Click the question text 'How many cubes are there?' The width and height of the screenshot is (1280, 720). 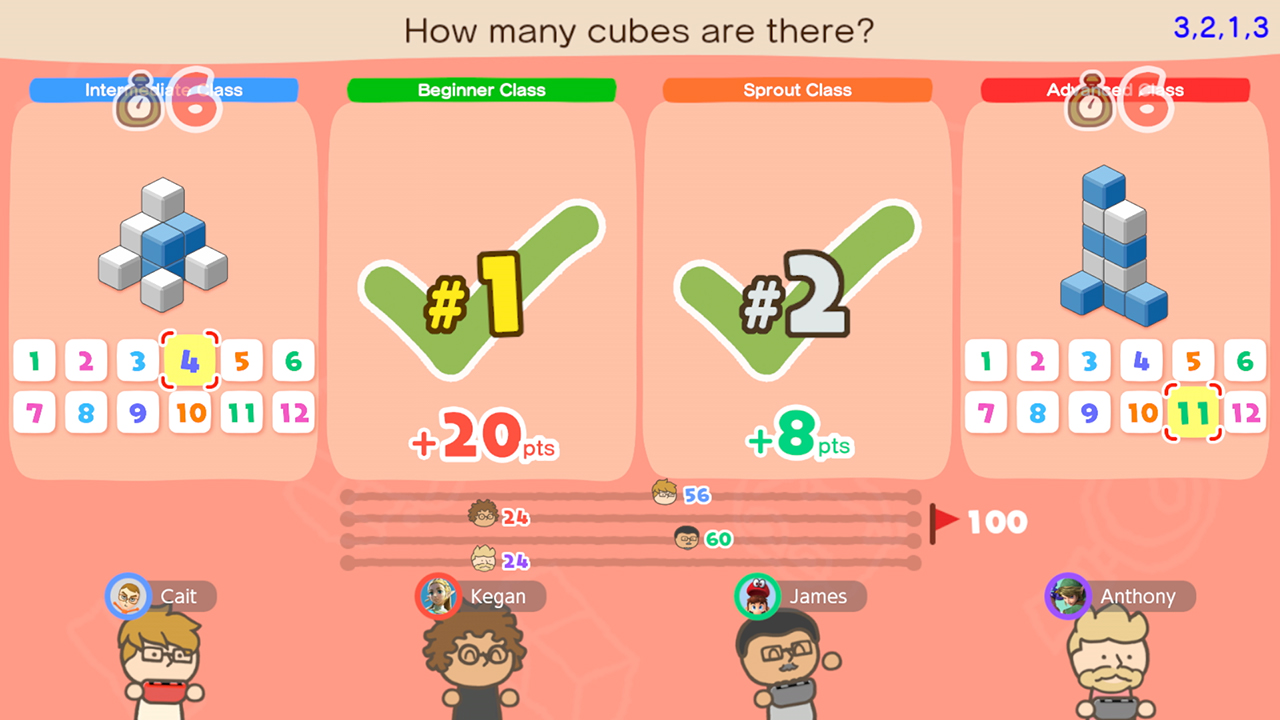[x=639, y=31]
